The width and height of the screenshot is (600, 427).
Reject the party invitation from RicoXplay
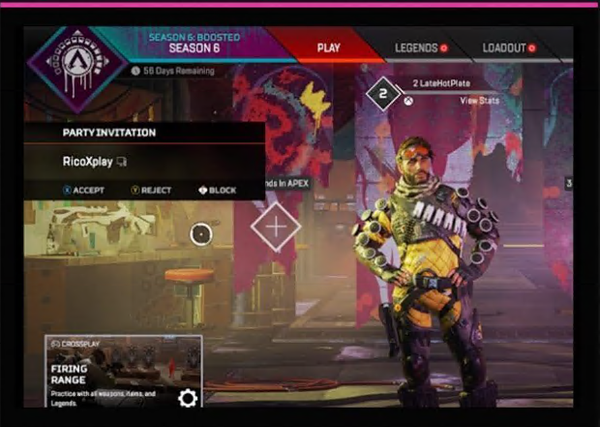tap(150, 190)
